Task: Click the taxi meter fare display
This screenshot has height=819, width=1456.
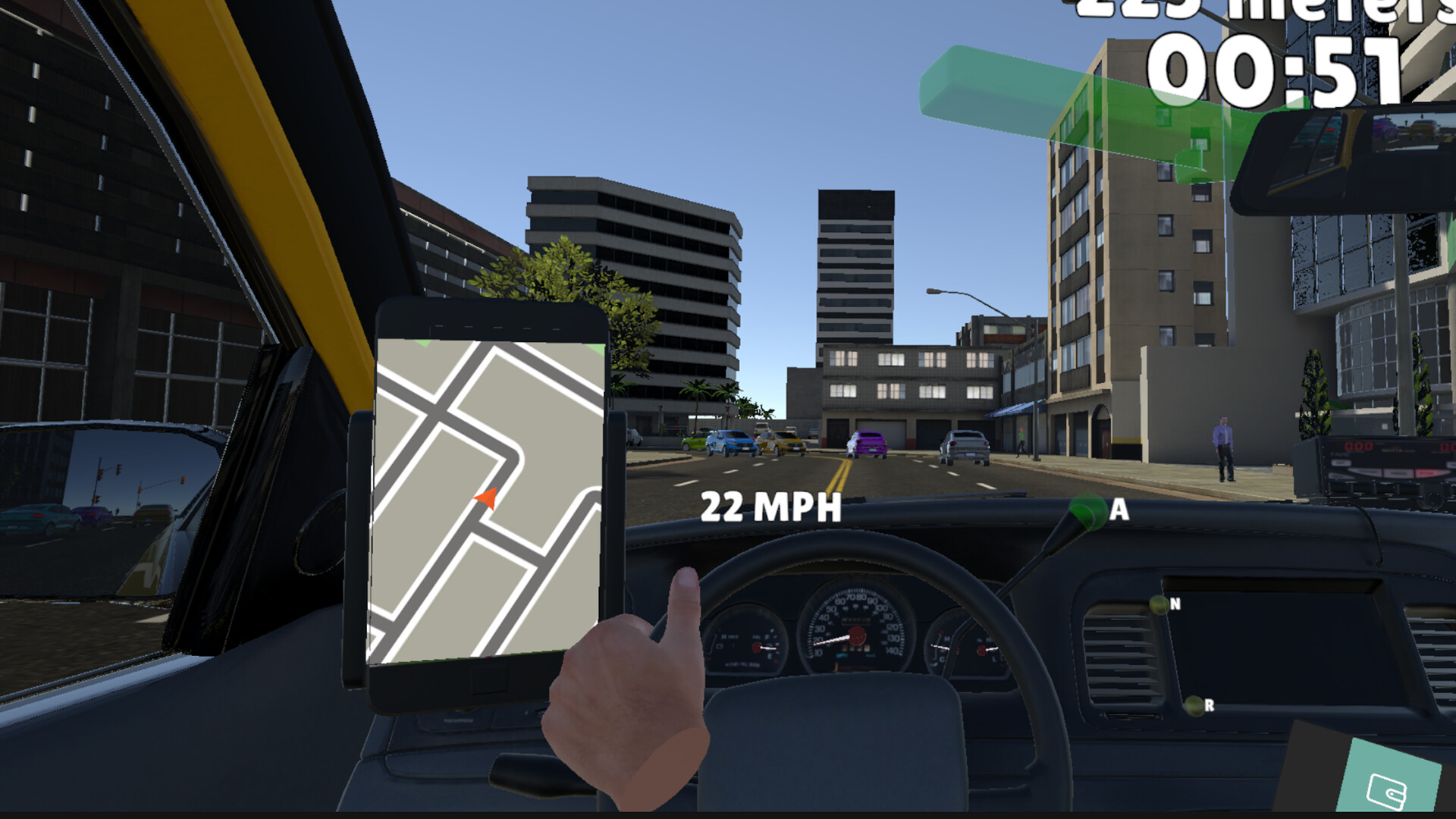Action: (1359, 446)
